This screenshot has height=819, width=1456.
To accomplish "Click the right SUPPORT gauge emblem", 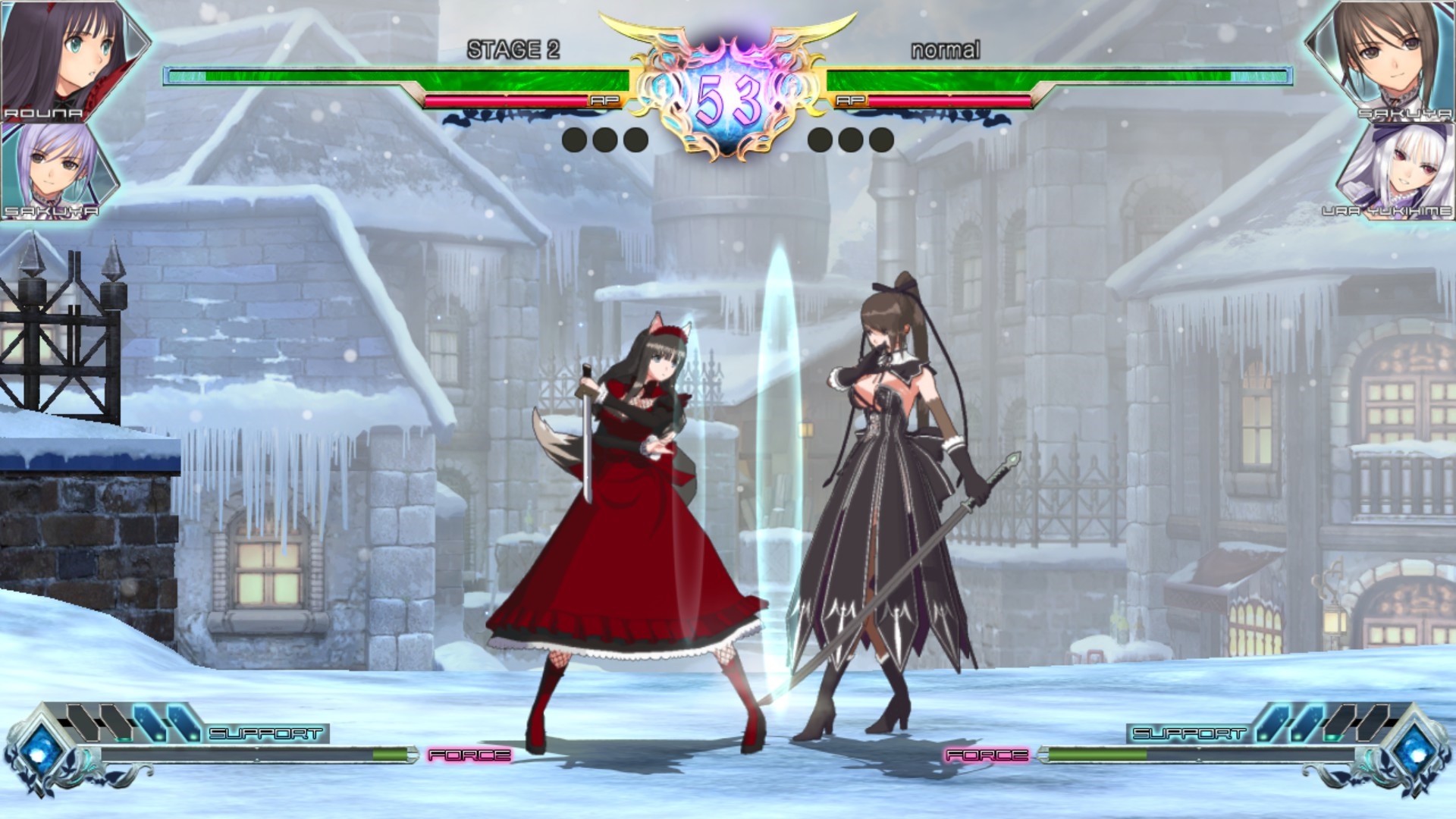I will coord(1417,751).
